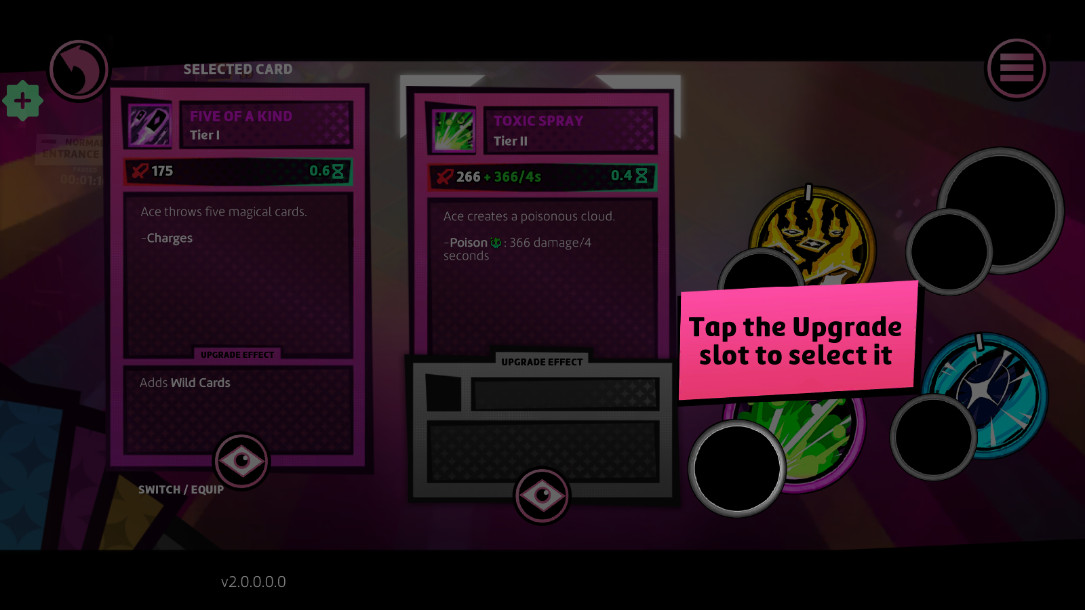Click the eye button under Toxic Spray
The width and height of the screenshot is (1085, 610).
point(541,495)
